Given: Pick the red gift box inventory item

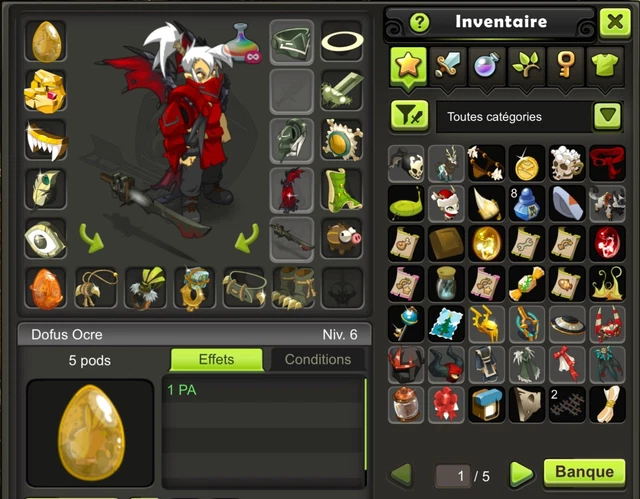Looking at the screenshot, I should (447, 403).
